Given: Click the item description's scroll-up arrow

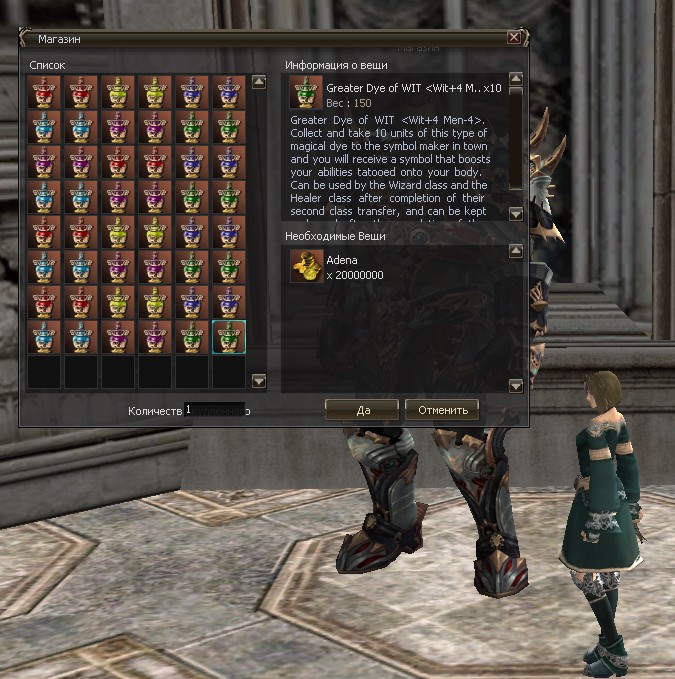Looking at the screenshot, I should tap(516, 78).
